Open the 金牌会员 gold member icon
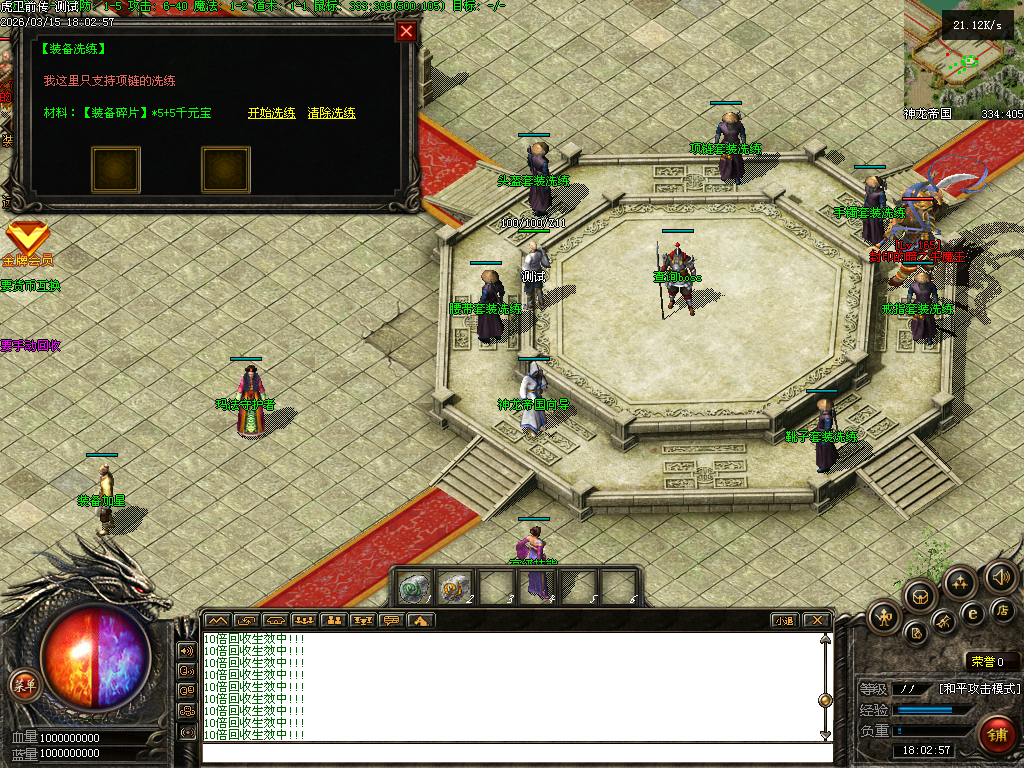 pos(27,241)
